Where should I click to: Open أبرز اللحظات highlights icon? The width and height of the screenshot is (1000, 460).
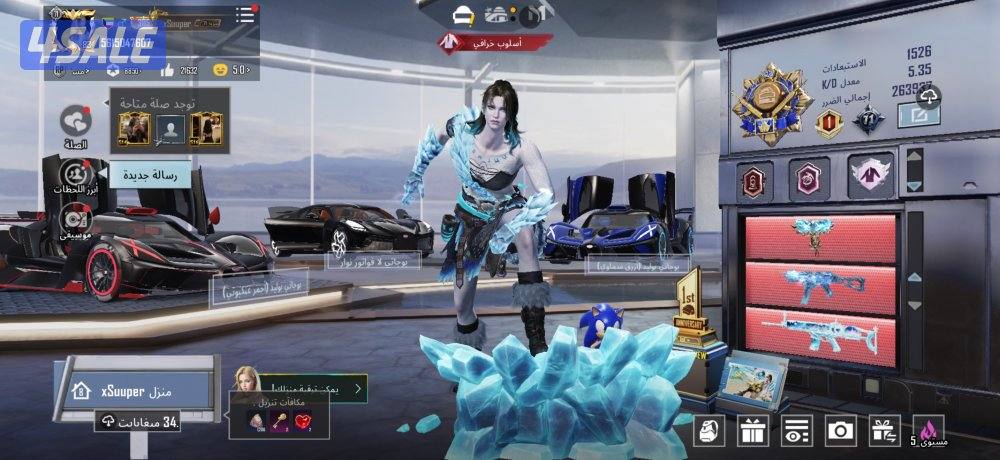(x=76, y=175)
